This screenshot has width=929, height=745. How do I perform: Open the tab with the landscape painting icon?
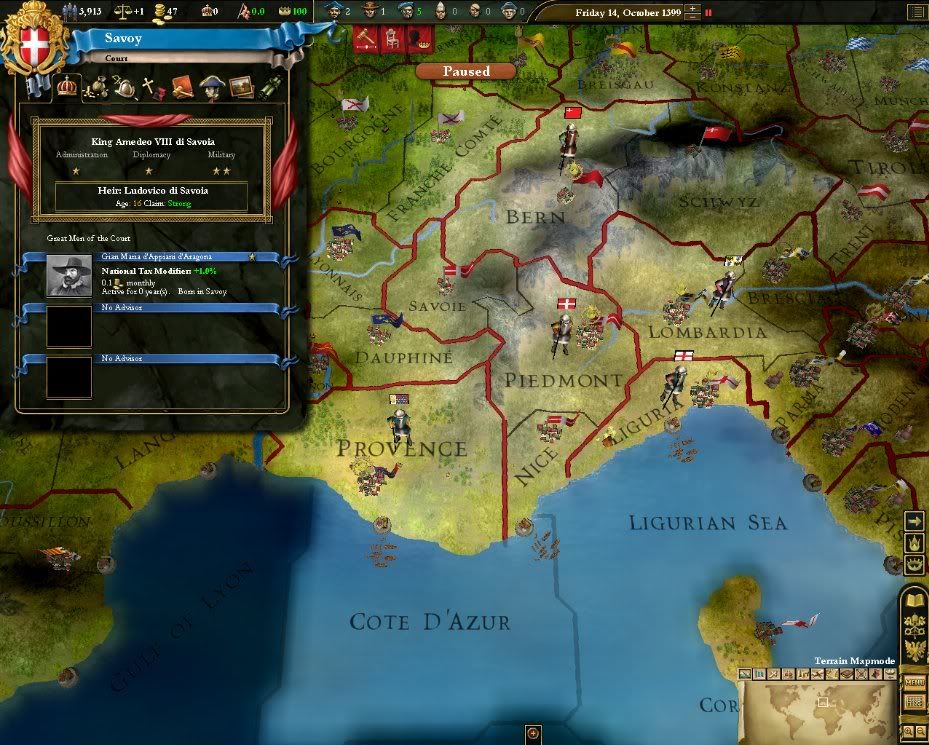[240, 87]
